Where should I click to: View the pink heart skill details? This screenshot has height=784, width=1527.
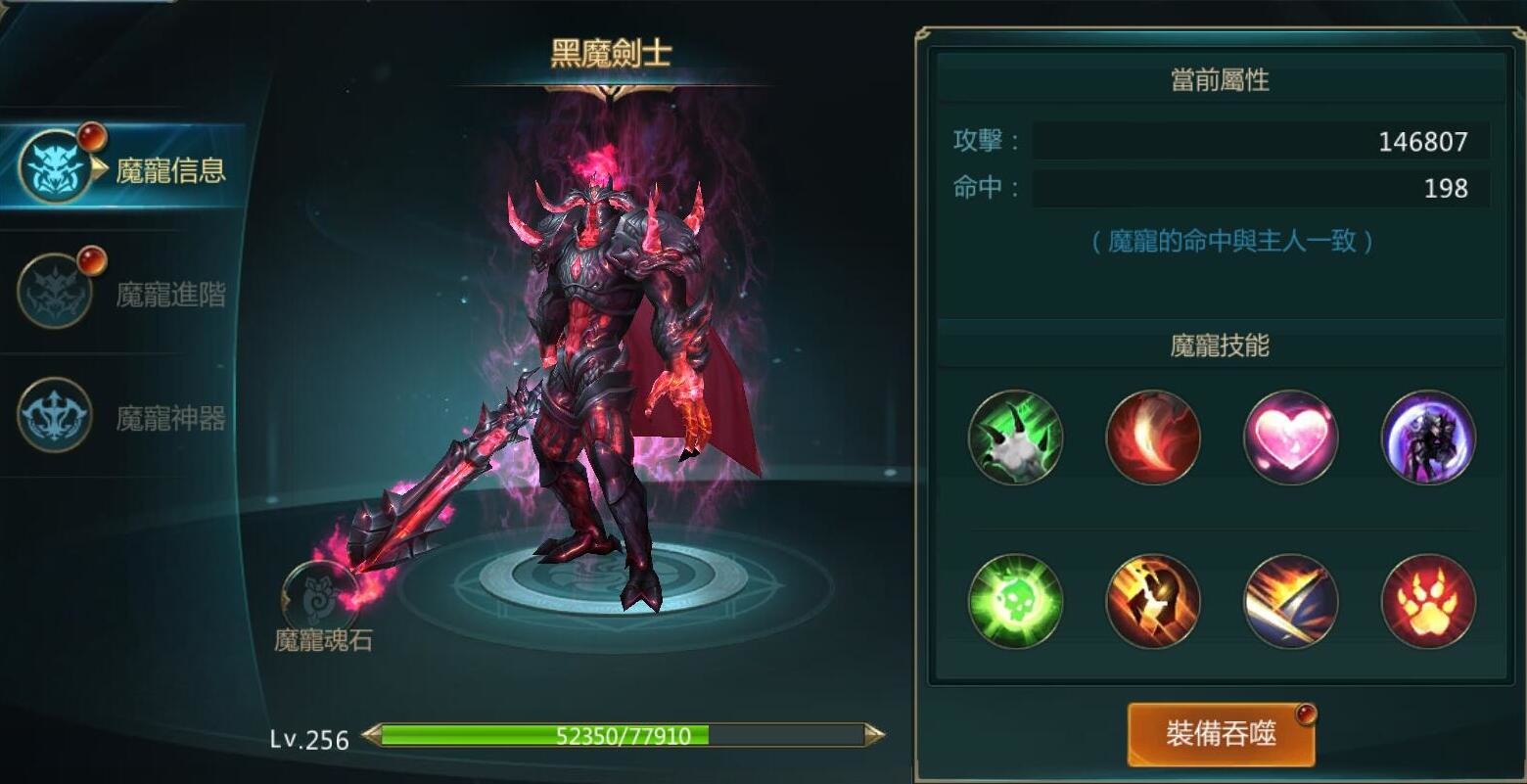point(1290,438)
